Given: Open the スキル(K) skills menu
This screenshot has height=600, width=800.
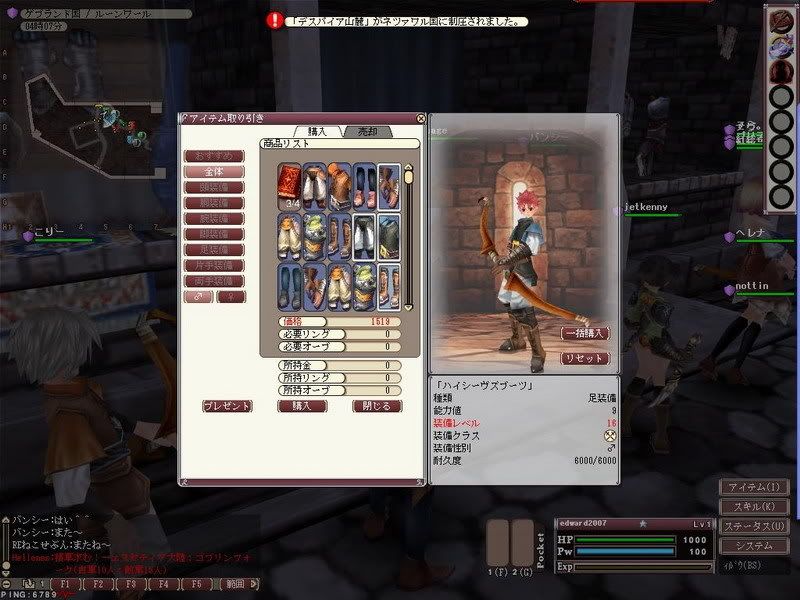Looking at the screenshot, I should pyautogui.click(x=755, y=506).
